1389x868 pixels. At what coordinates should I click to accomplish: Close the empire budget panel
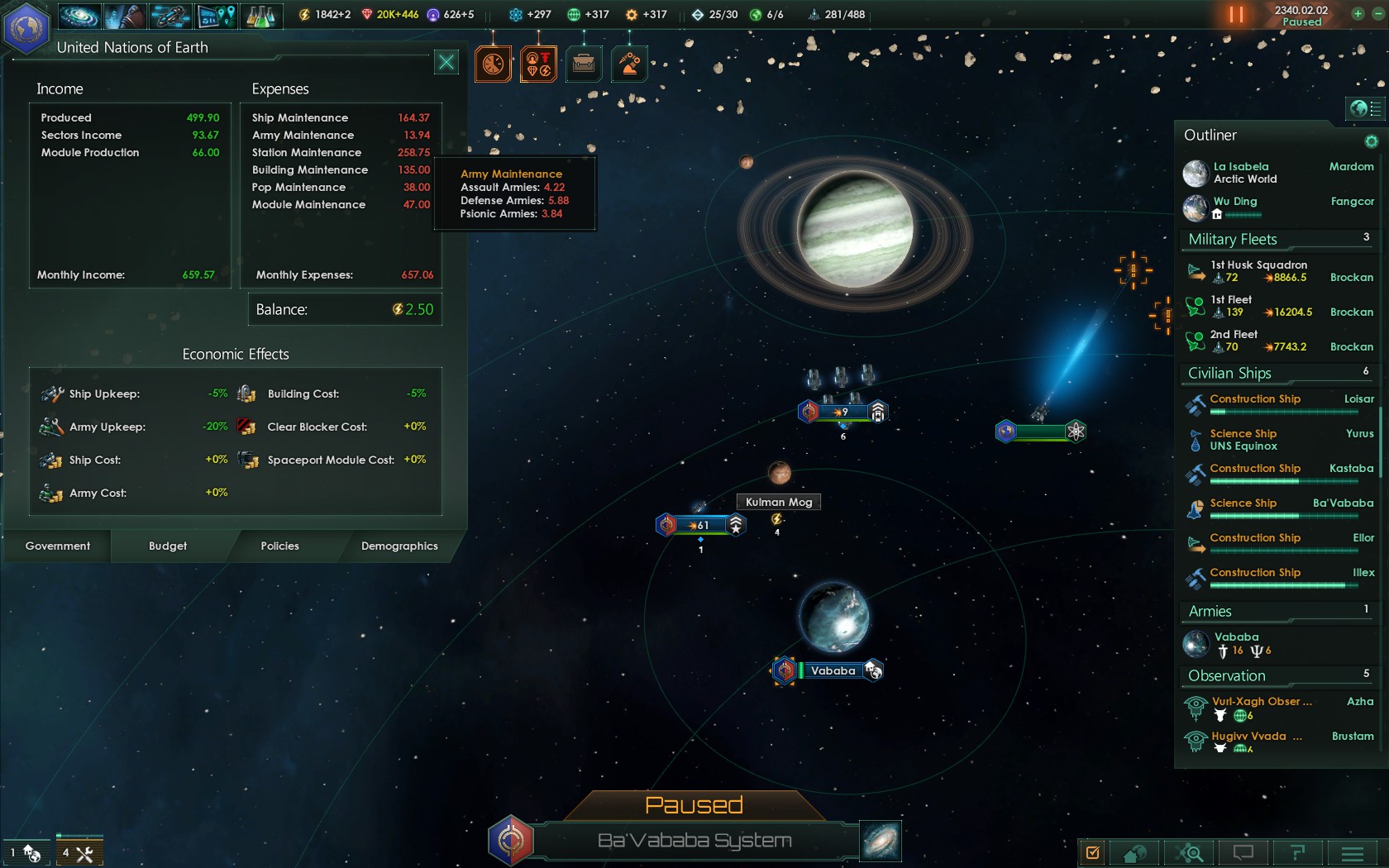click(x=446, y=62)
